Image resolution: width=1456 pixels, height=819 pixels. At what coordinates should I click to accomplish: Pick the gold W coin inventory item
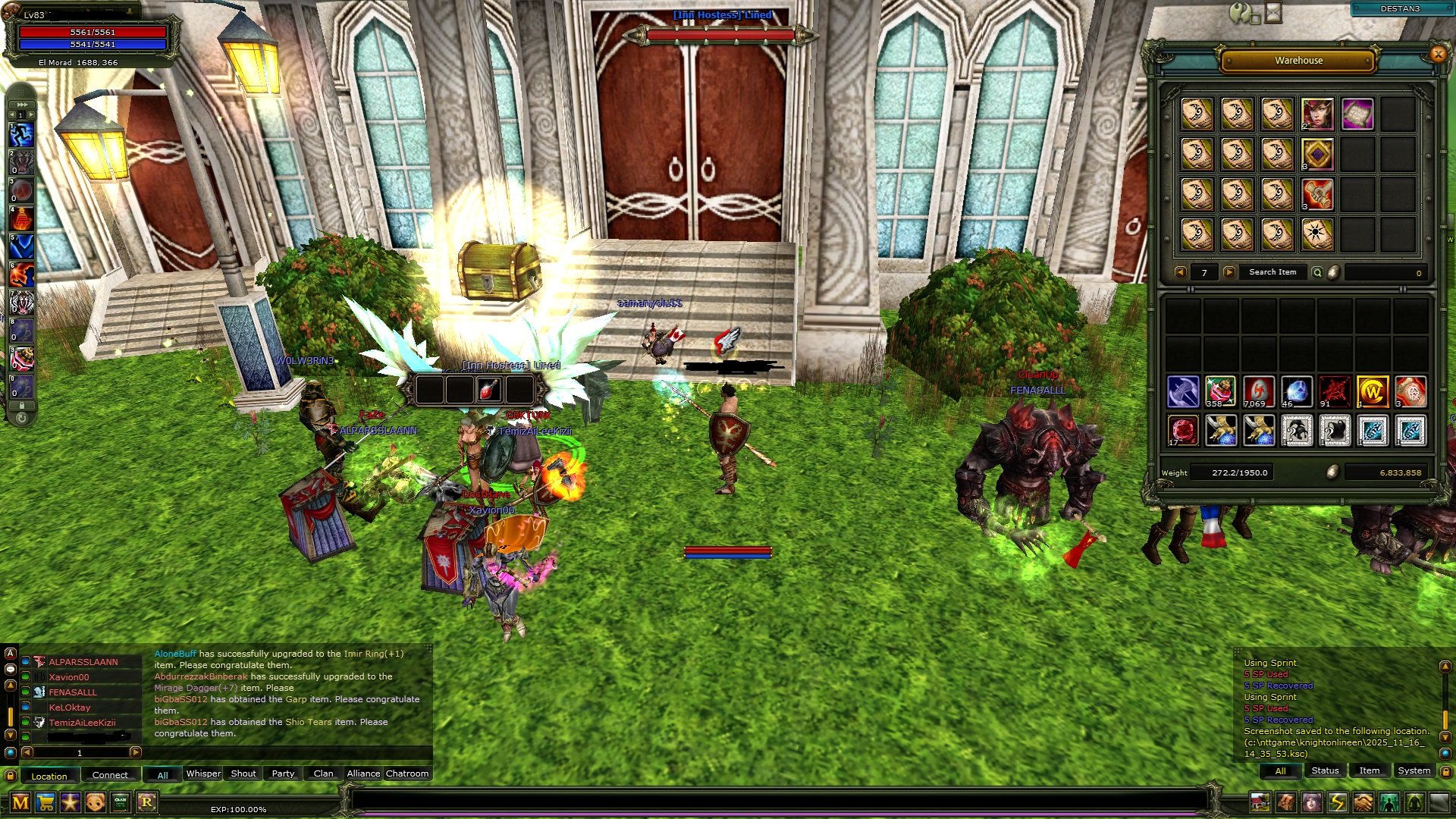[1373, 391]
